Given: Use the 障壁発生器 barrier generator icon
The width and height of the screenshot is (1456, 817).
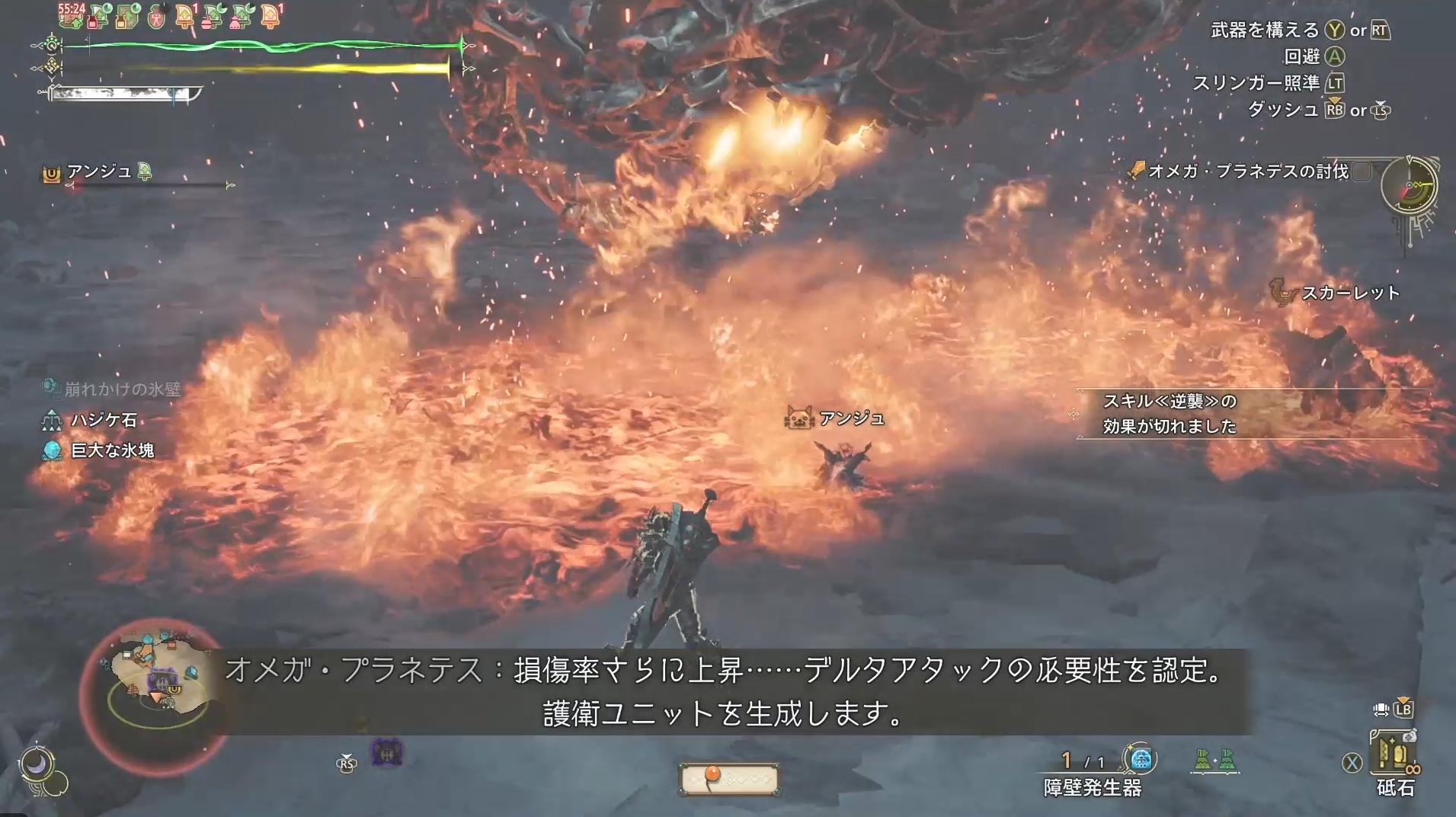Looking at the screenshot, I should (1140, 759).
